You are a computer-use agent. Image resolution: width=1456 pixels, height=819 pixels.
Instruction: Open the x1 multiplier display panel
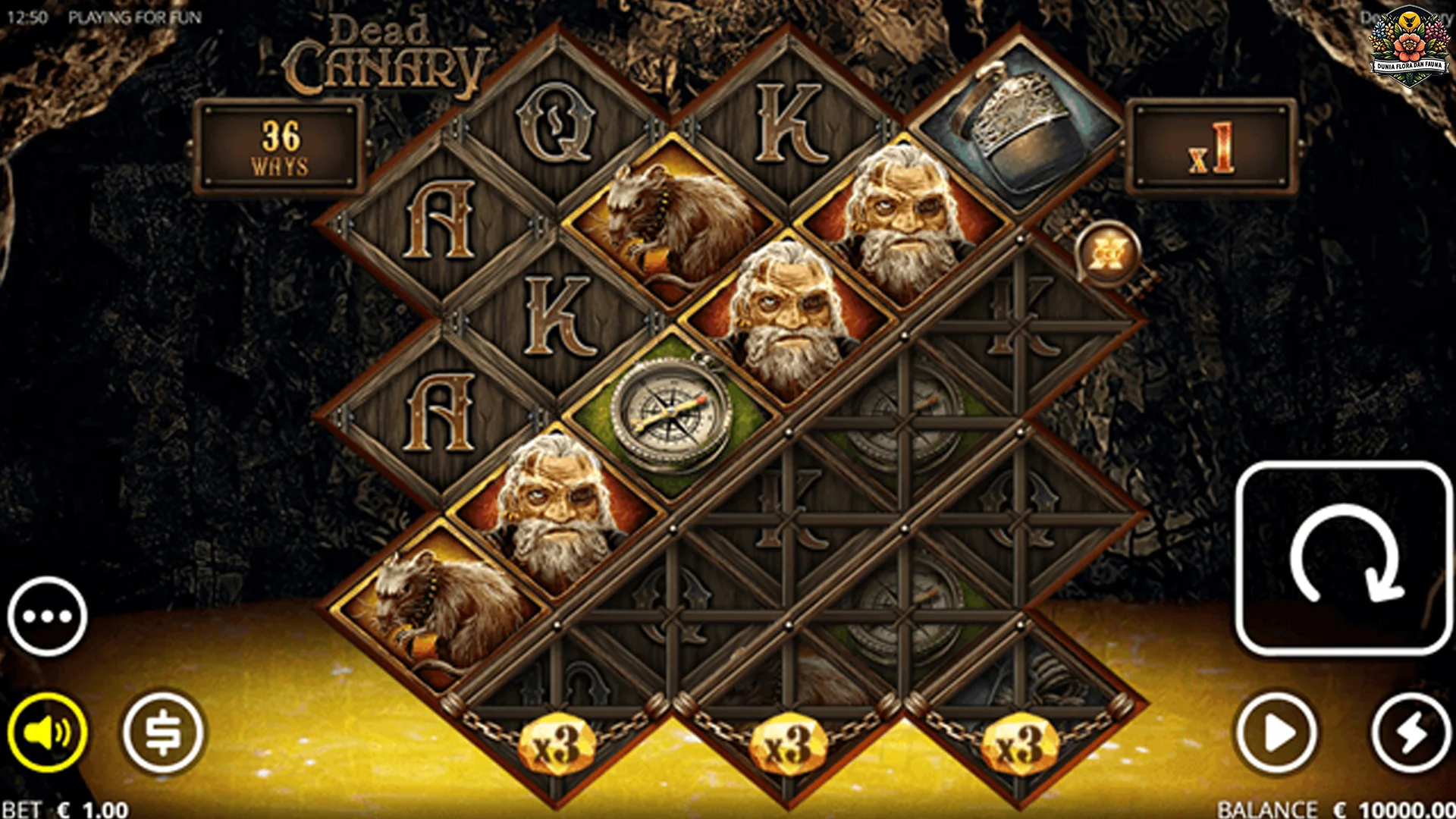[x=1210, y=144]
